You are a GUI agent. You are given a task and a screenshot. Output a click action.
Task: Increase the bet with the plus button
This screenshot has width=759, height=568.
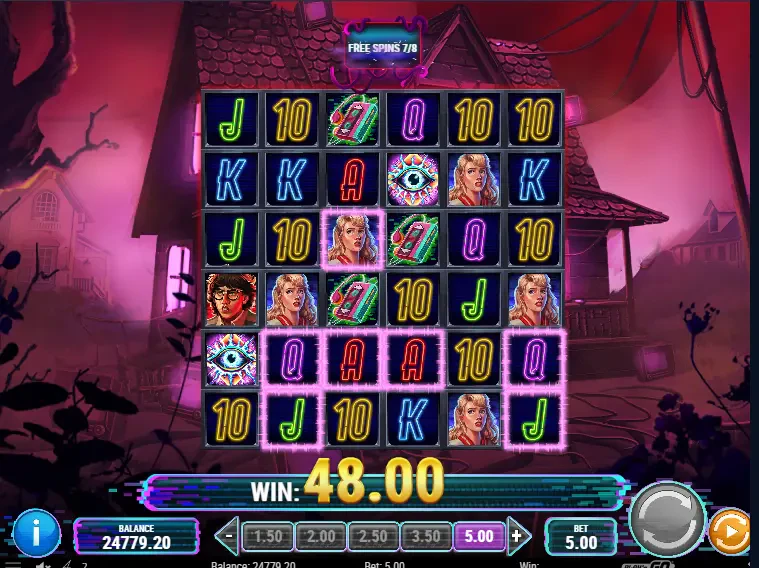[x=517, y=535]
